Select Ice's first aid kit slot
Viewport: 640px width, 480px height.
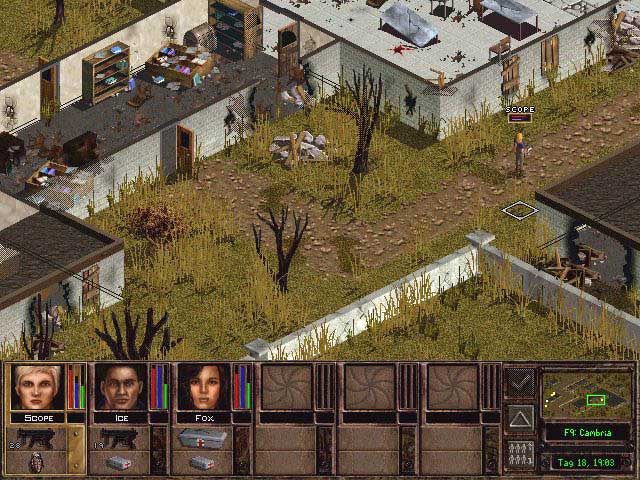pyautogui.click(x=121, y=463)
